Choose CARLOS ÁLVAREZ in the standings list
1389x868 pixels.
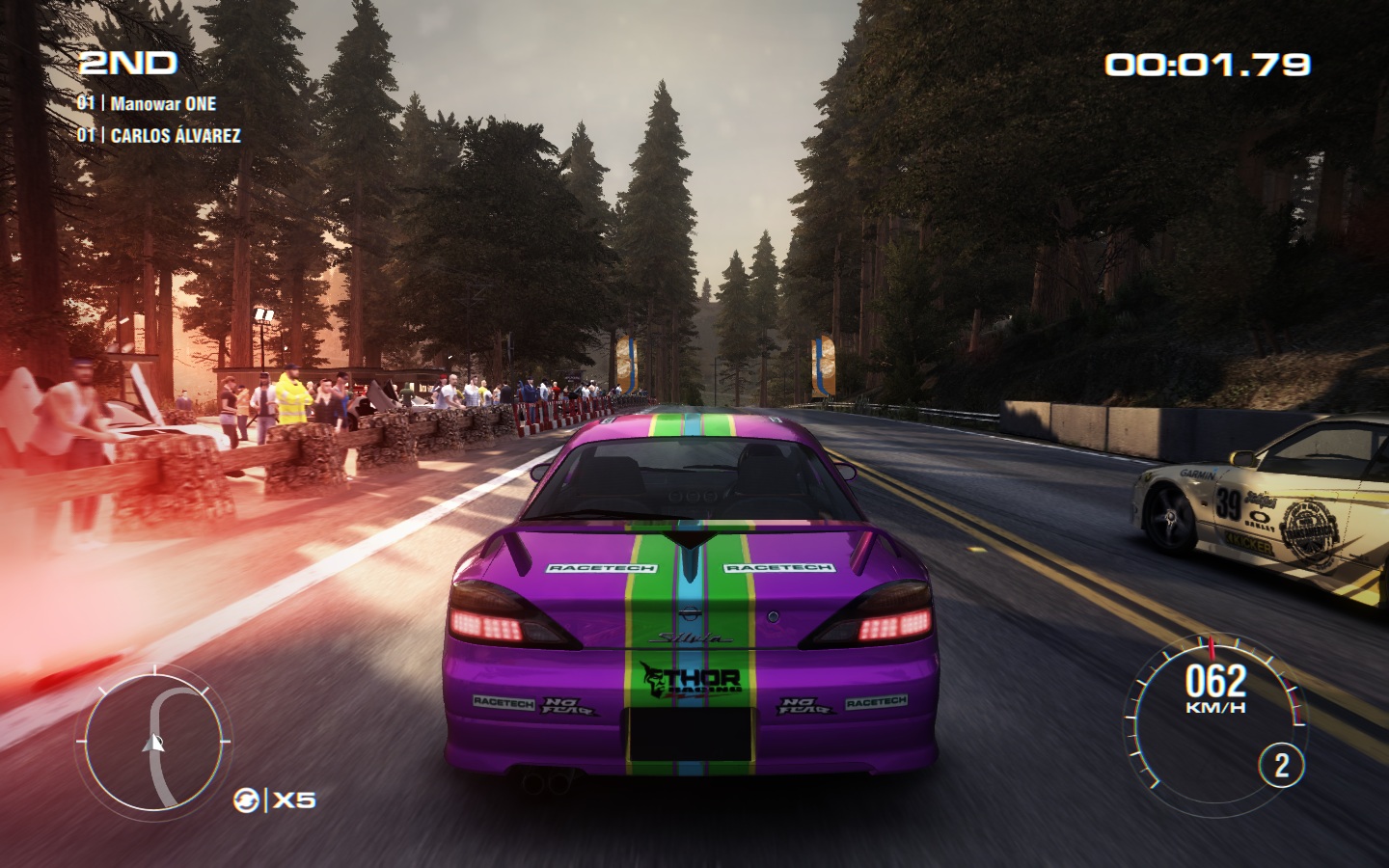click(175, 136)
